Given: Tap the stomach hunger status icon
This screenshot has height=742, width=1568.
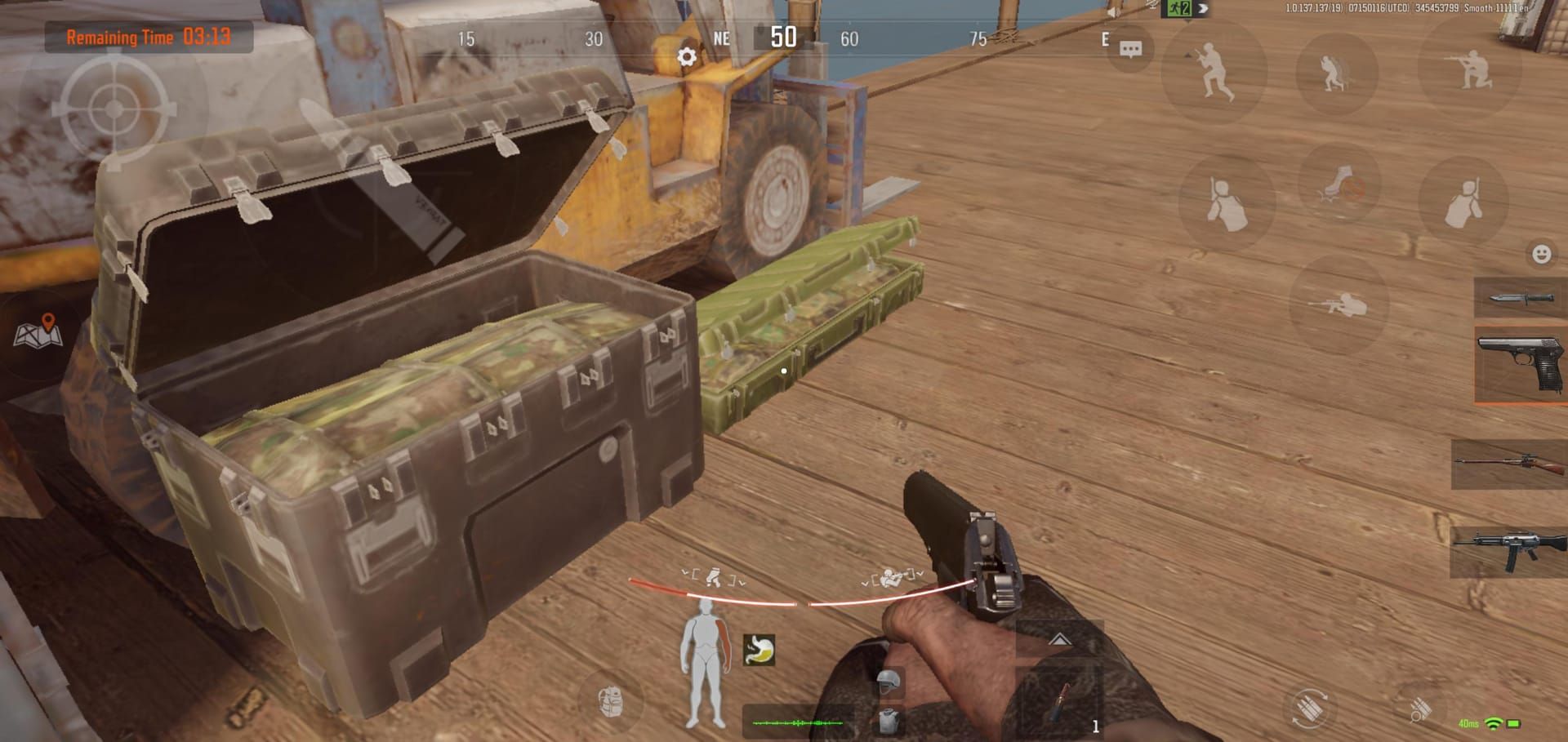Looking at the screenshot, I should [x=758, y=650].
